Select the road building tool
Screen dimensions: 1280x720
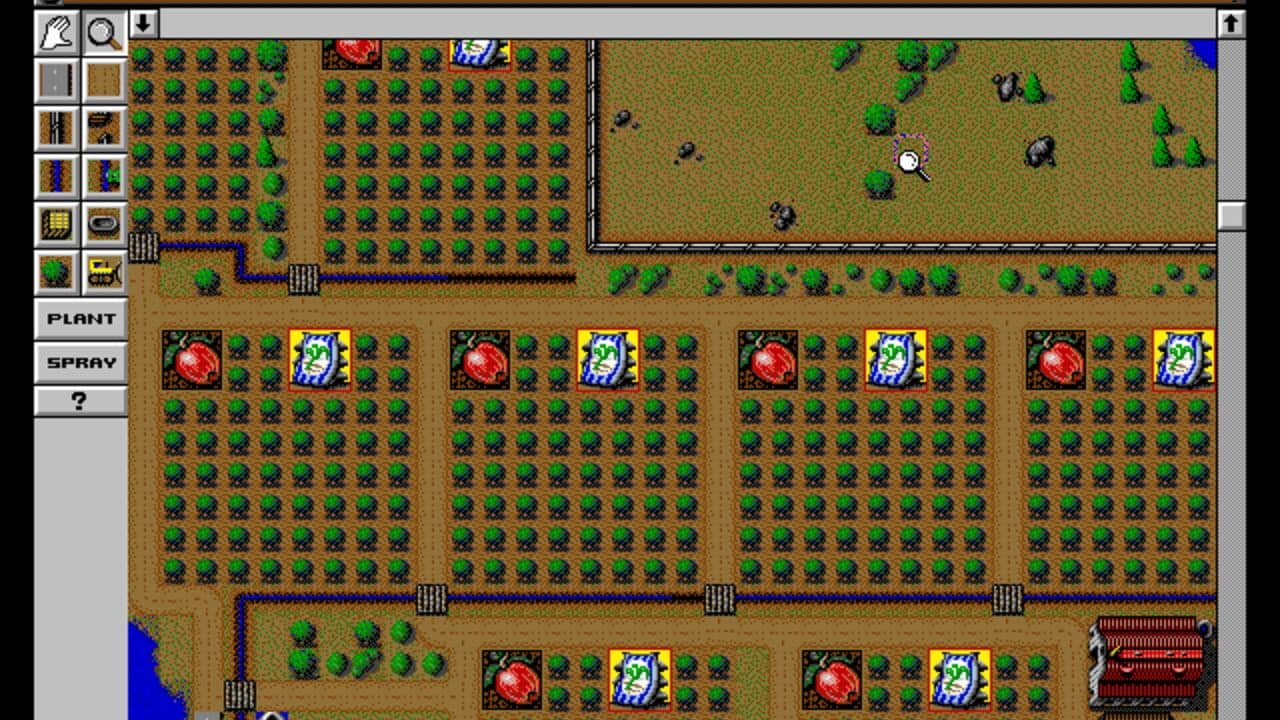pos(56,80)
